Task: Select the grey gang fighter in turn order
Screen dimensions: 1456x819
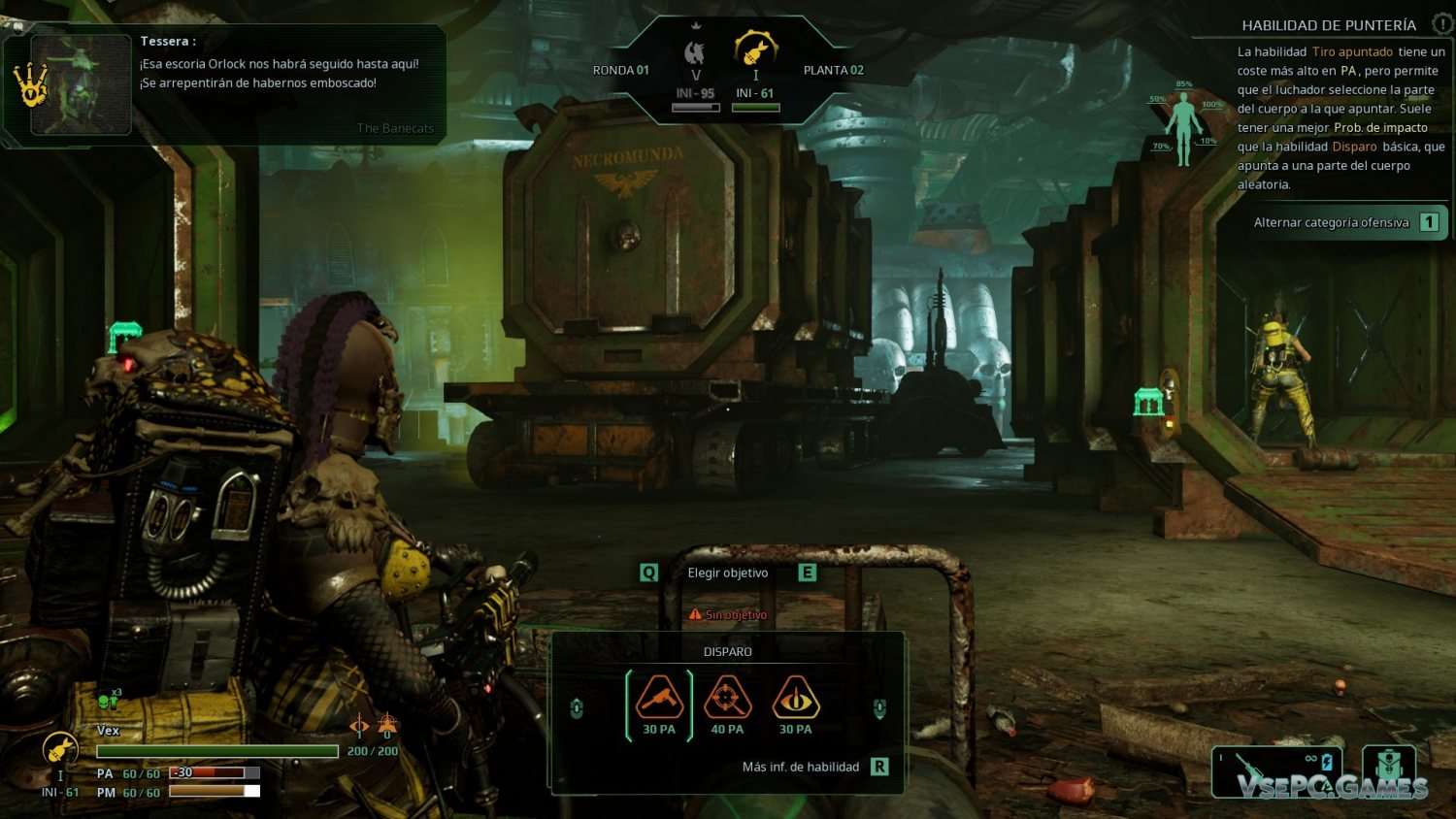Action: [x=695, y=54]
